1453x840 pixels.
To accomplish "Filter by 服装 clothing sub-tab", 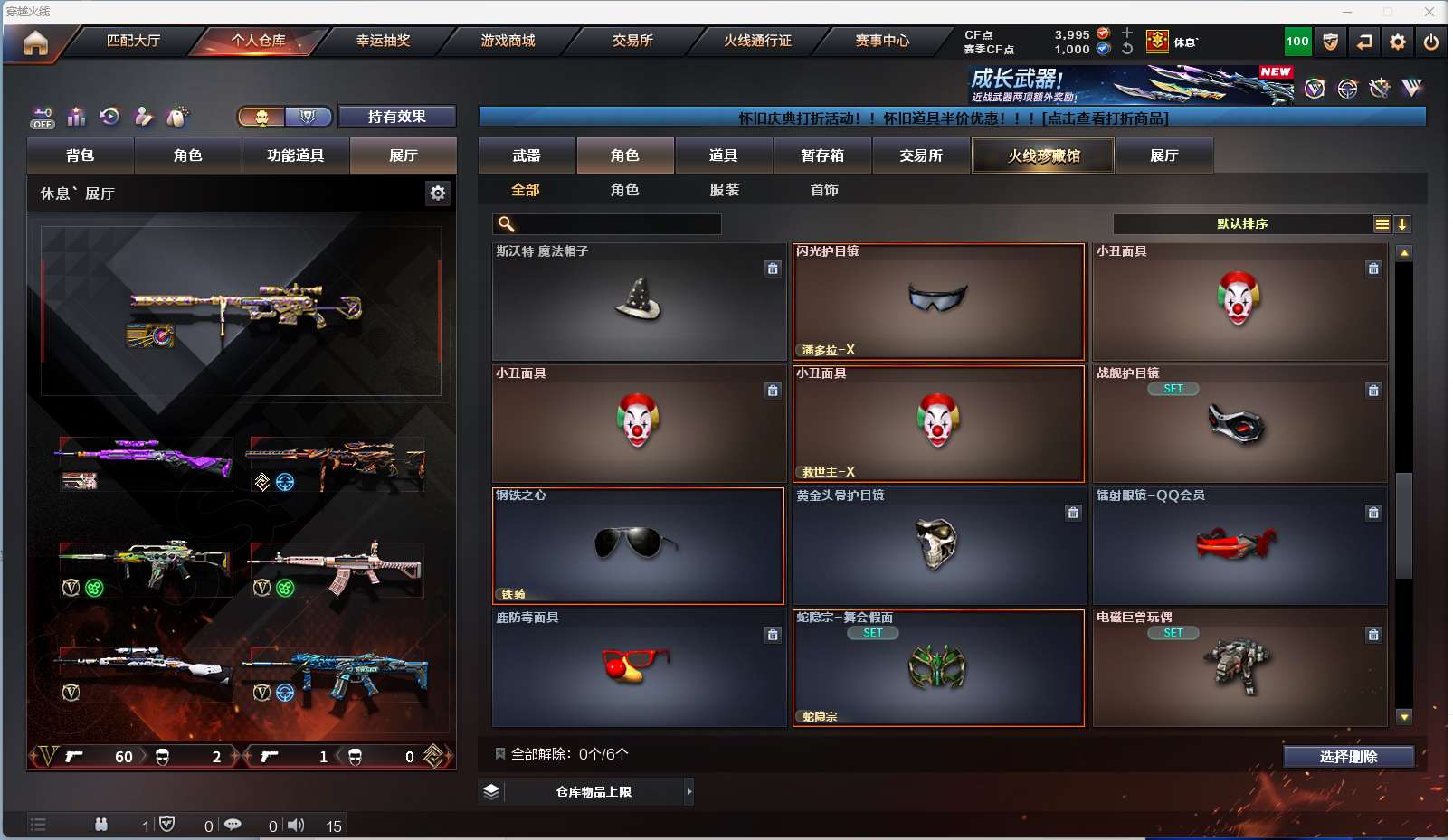I will pyautogui.click(x=725, y=190).
